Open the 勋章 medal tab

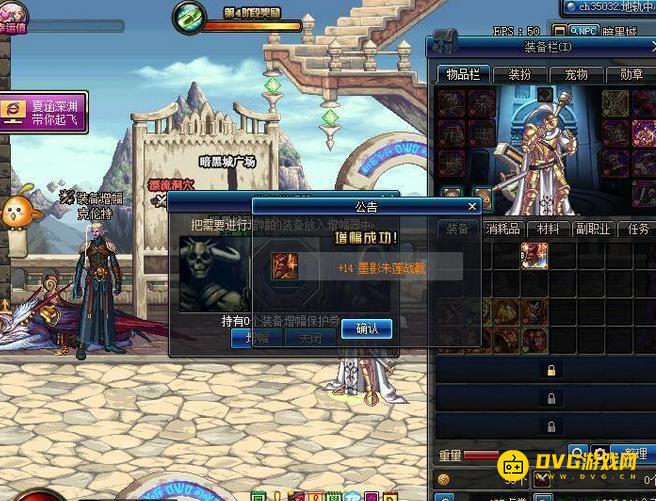click(x=631, y=74)
